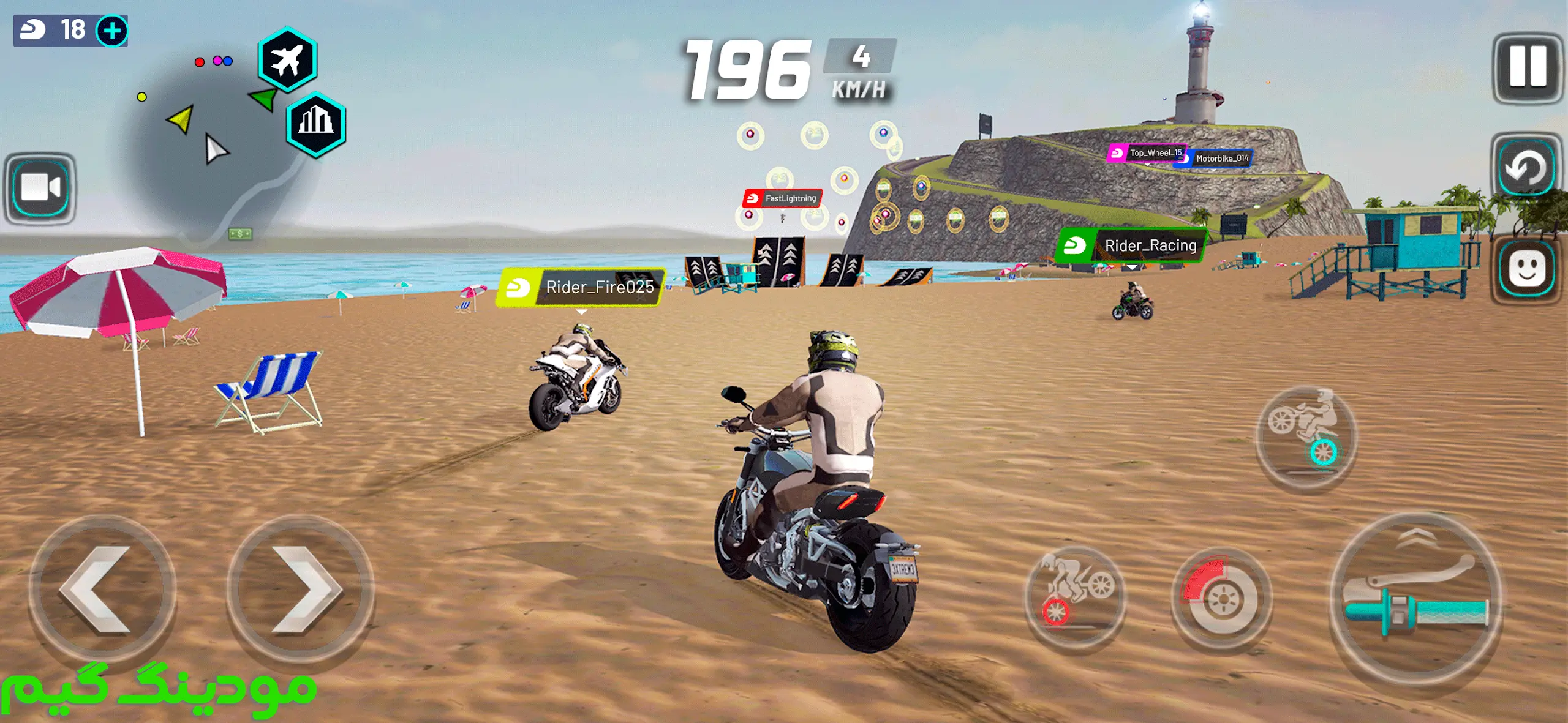Open the smiley emote button
Screen dimensions: 1568x723
(x=1526, y=269)
